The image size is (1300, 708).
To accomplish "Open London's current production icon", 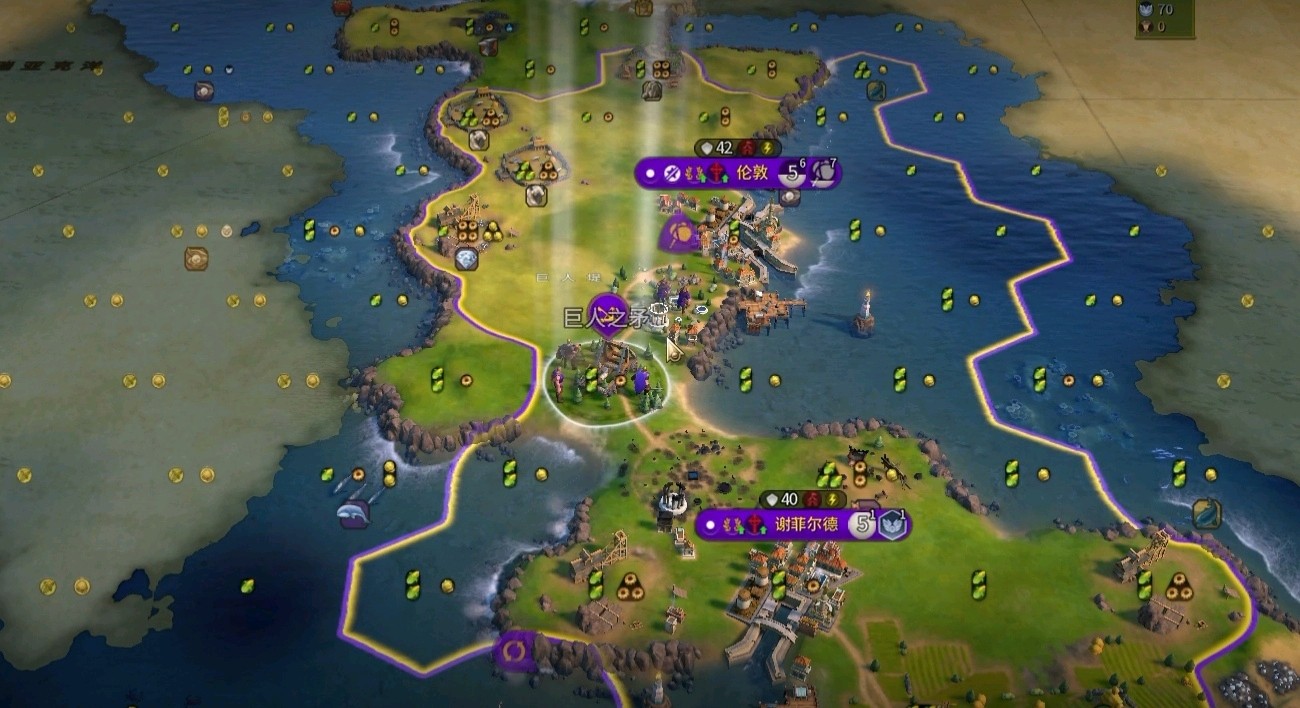I will [824, 173].
